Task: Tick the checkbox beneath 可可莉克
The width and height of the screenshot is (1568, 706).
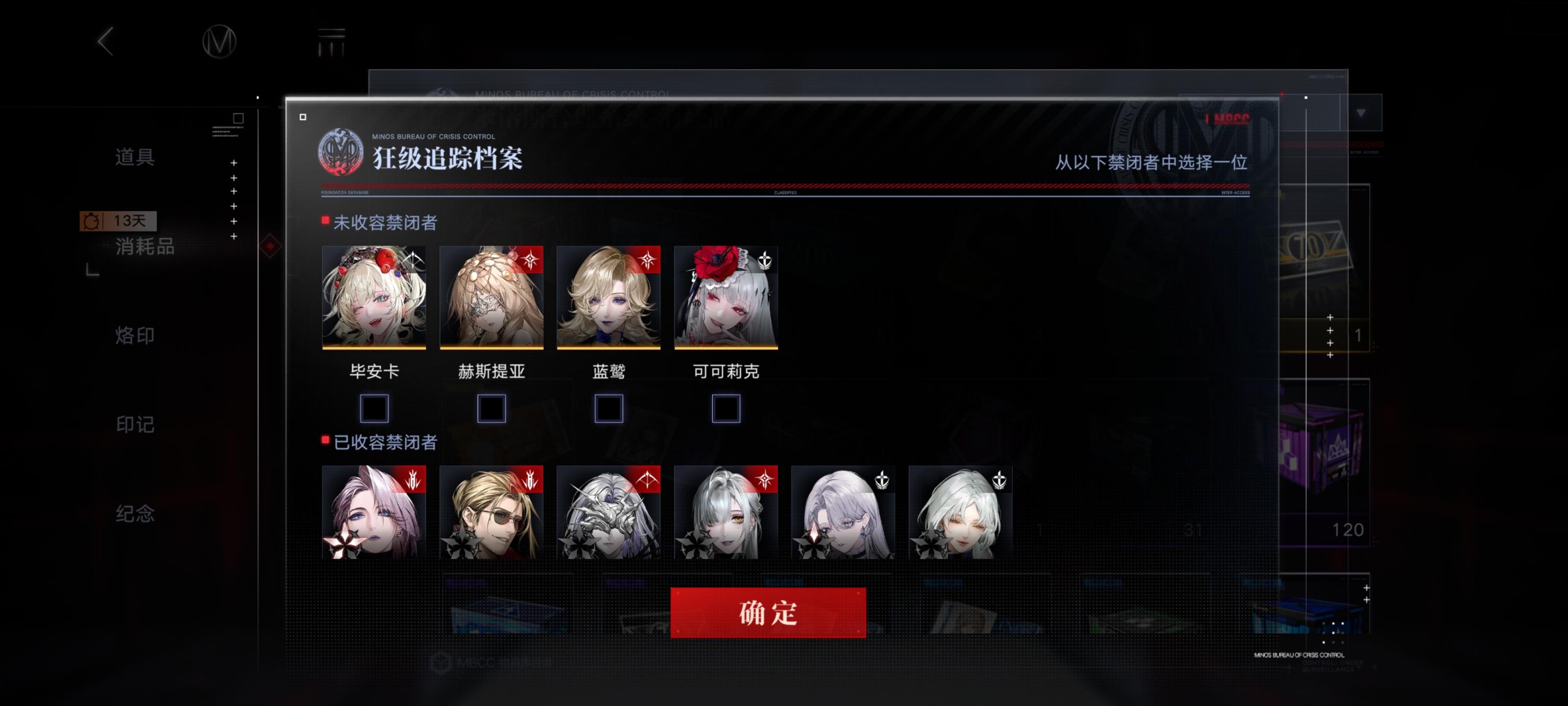Action: (726, 409)
